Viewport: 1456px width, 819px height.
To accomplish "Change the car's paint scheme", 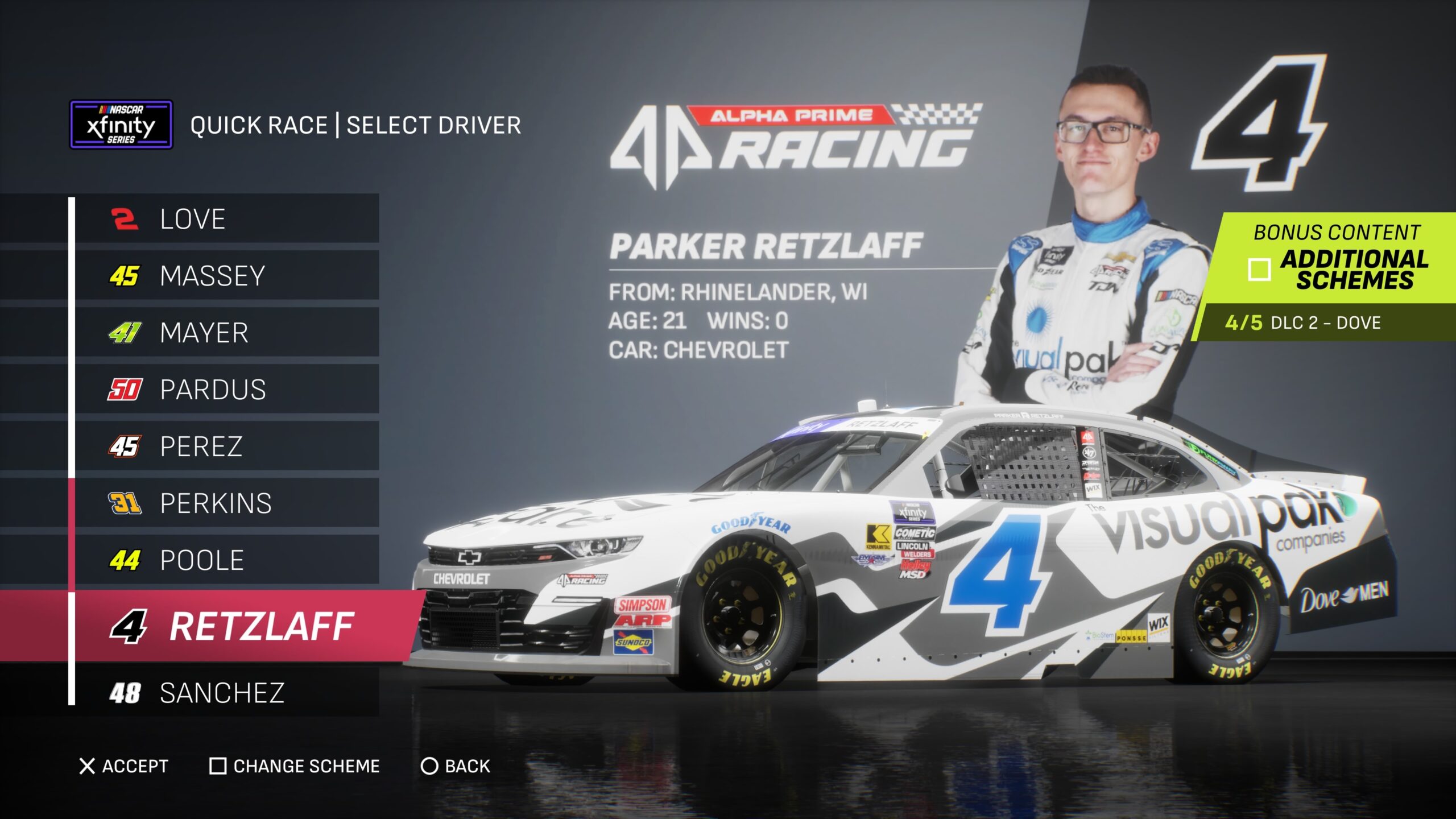I will (x=295, y=766).
